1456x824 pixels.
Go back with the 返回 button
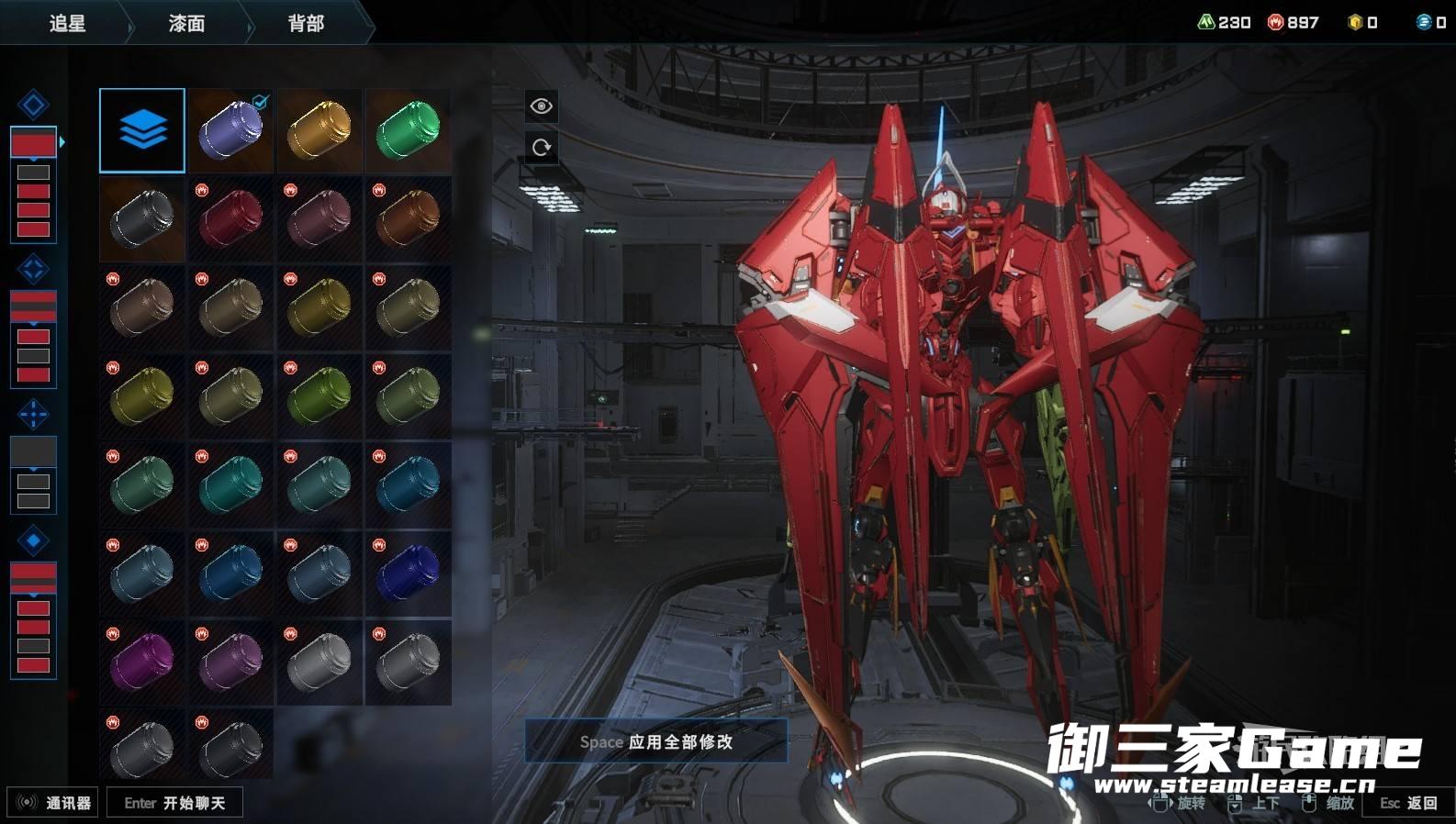point(1409,803)
